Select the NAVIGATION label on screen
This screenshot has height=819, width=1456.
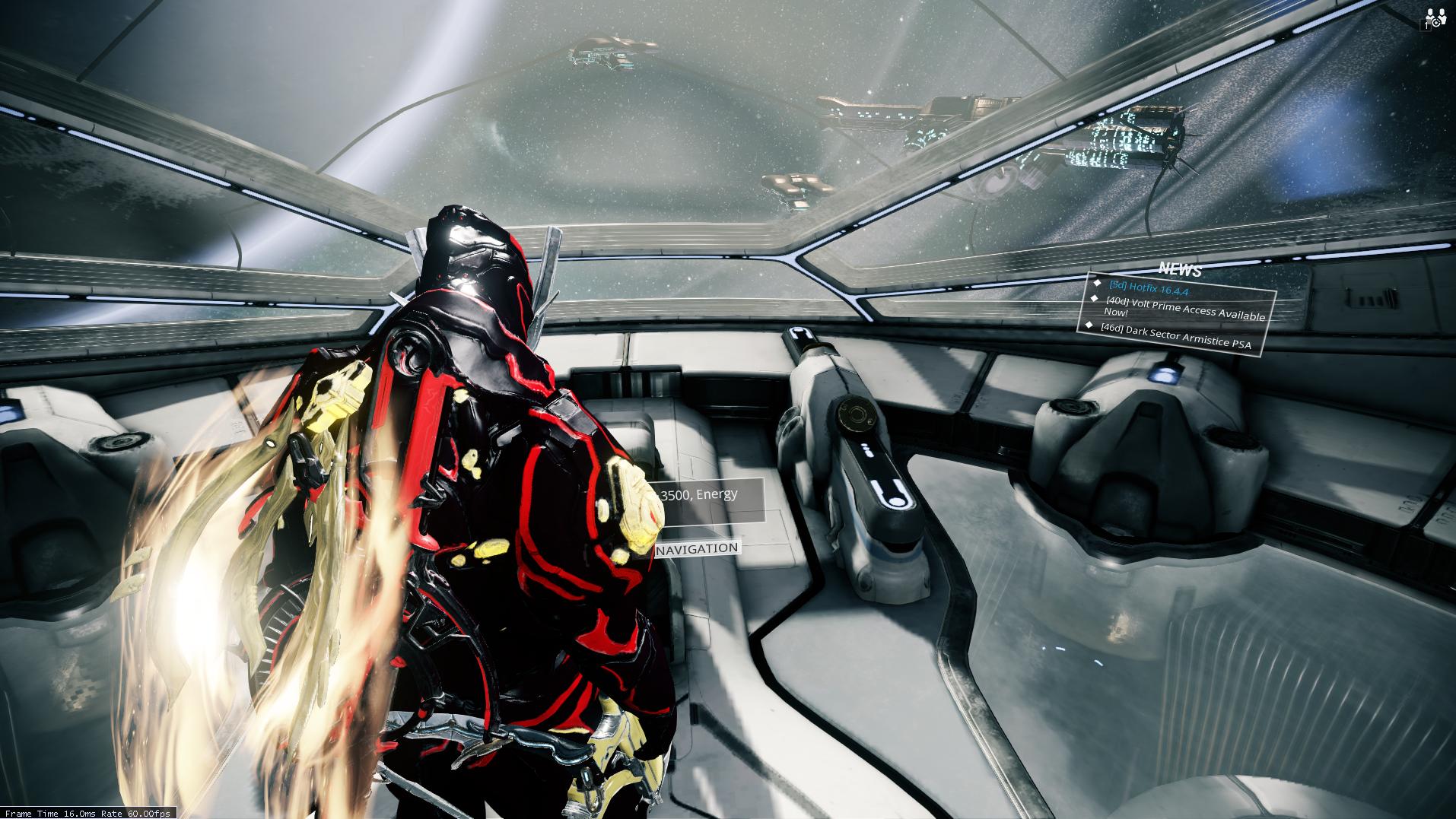tap(696, 547)
